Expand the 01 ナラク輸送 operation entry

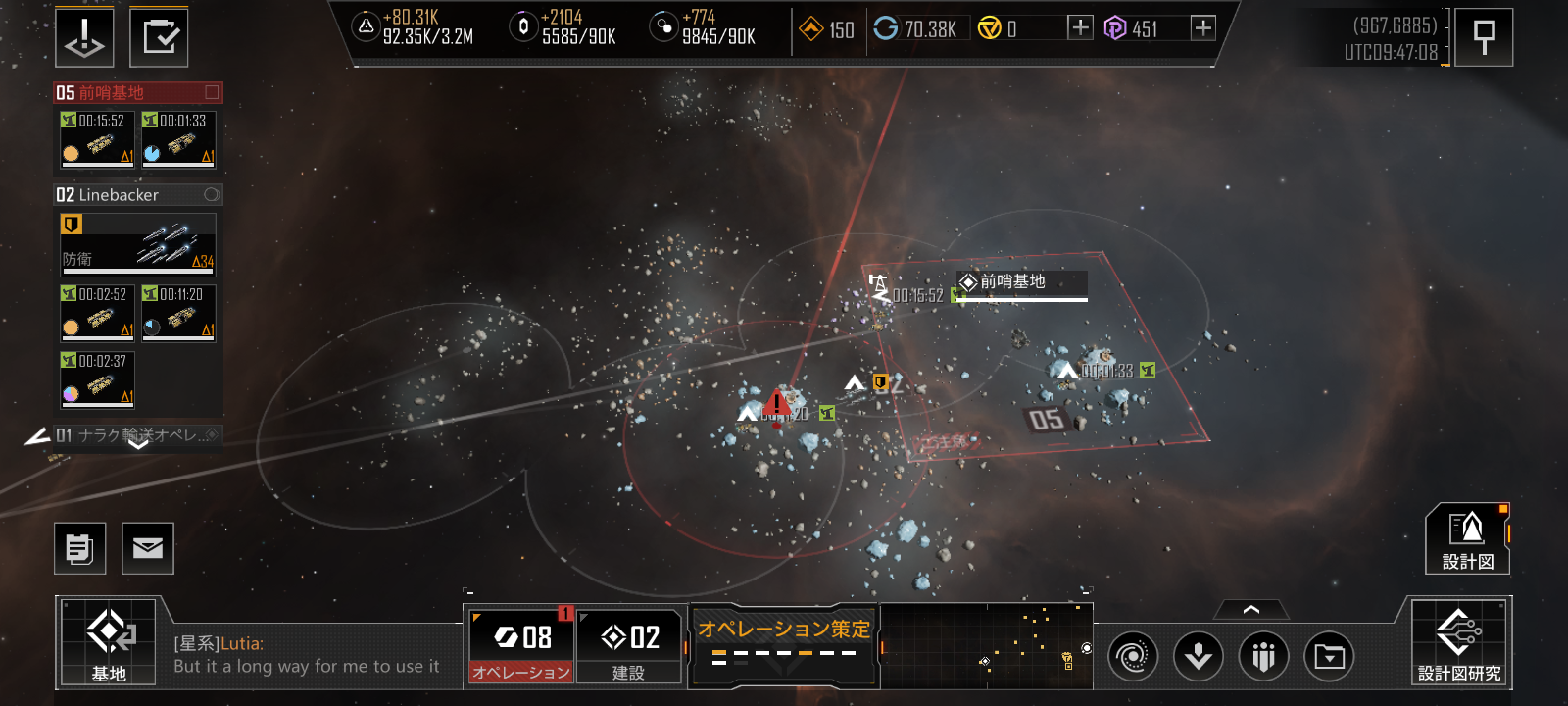(137, 436)
